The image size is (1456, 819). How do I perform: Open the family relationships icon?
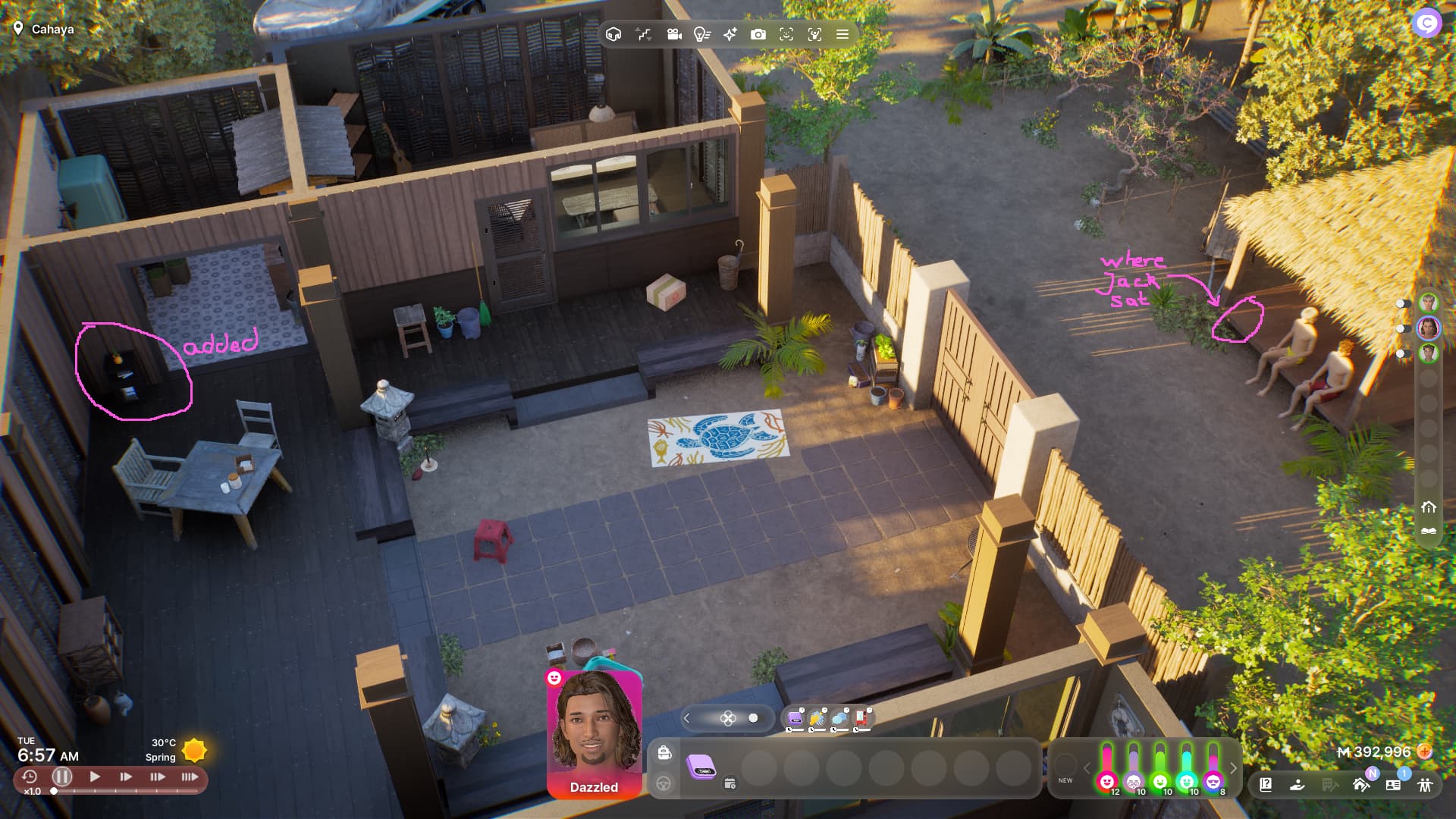pyautogui.click(x=1426, y=785)
